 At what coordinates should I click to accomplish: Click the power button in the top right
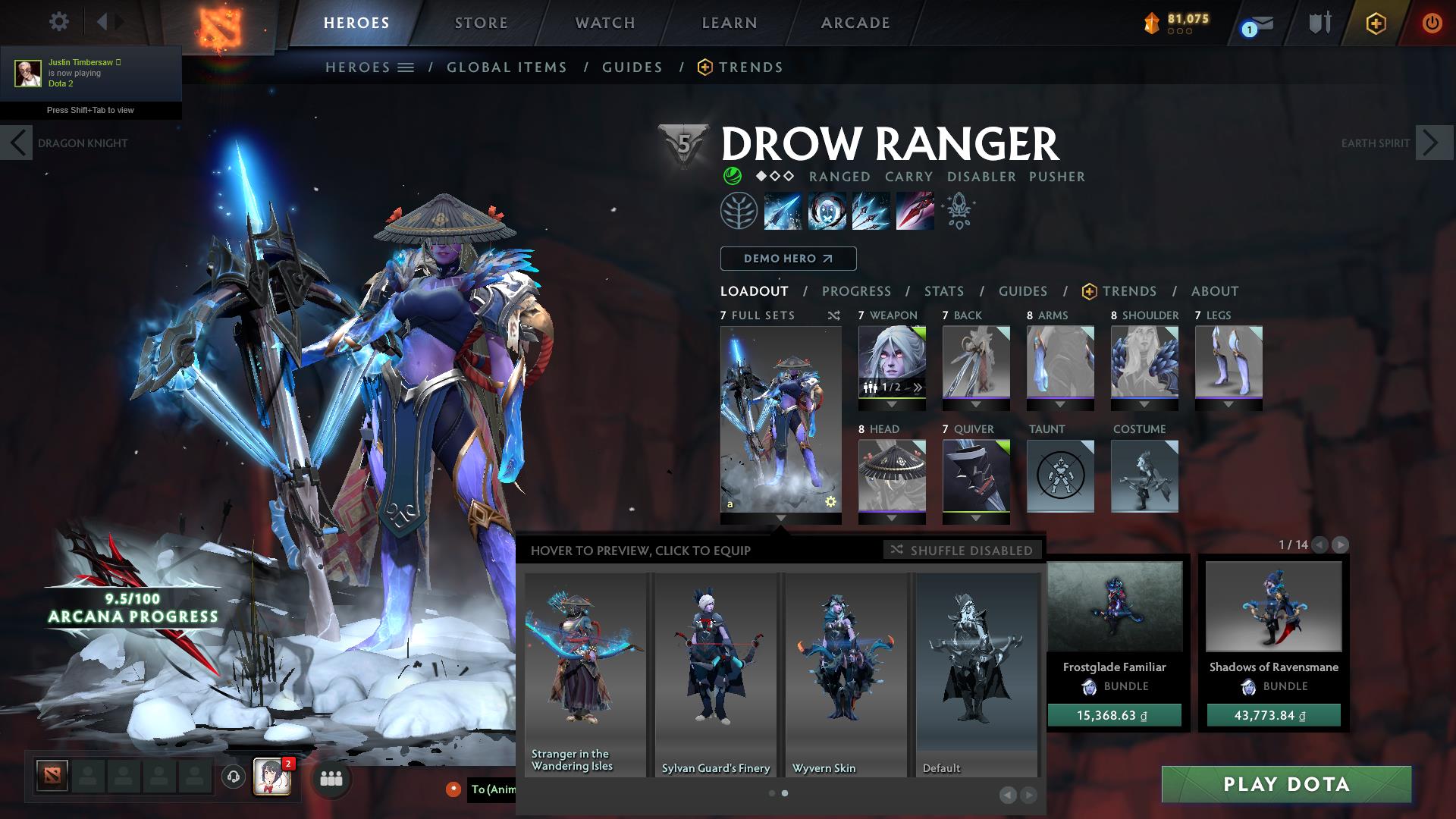pos(1432,22)
